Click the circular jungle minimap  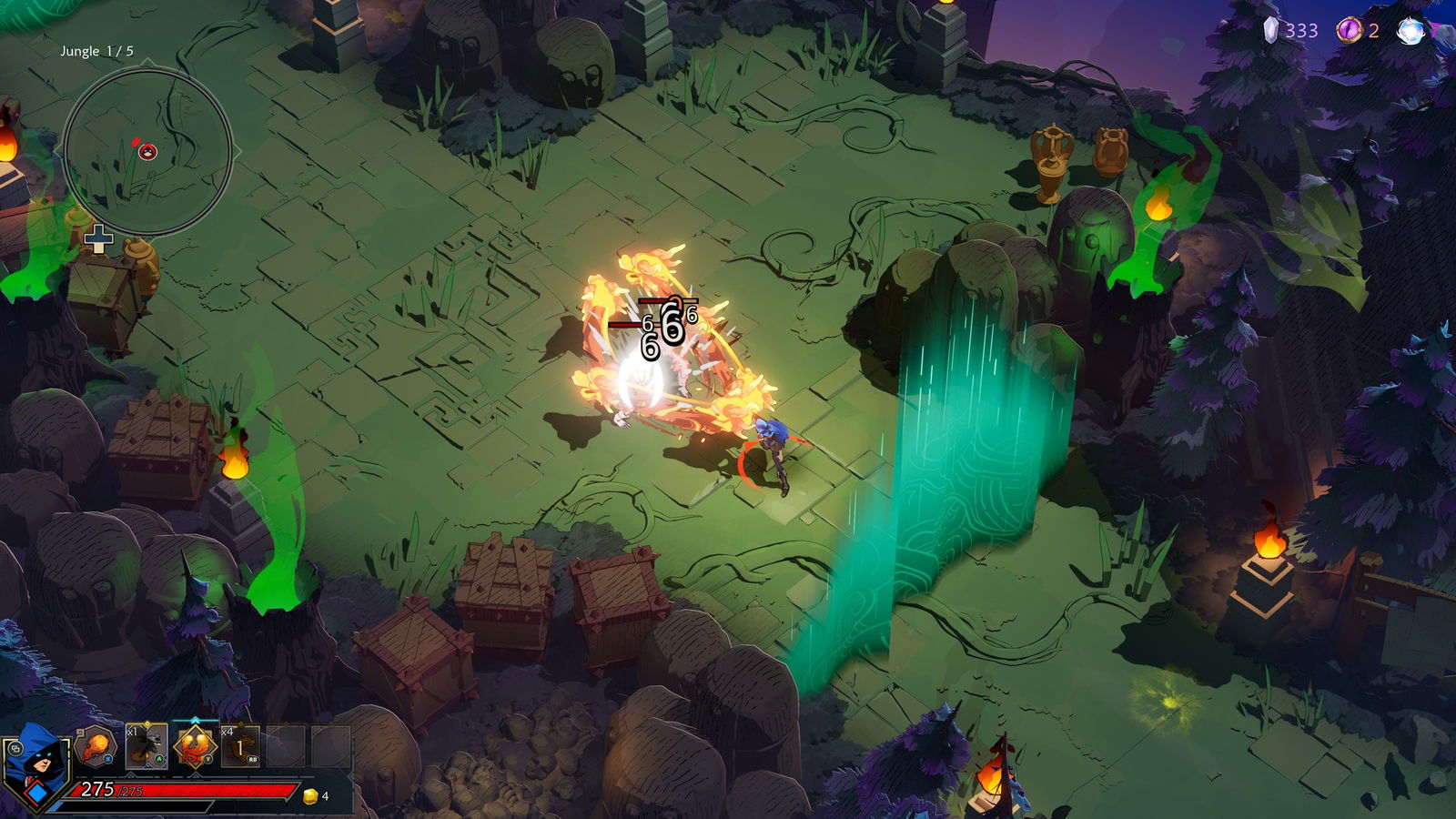click(x=147, y=152)
